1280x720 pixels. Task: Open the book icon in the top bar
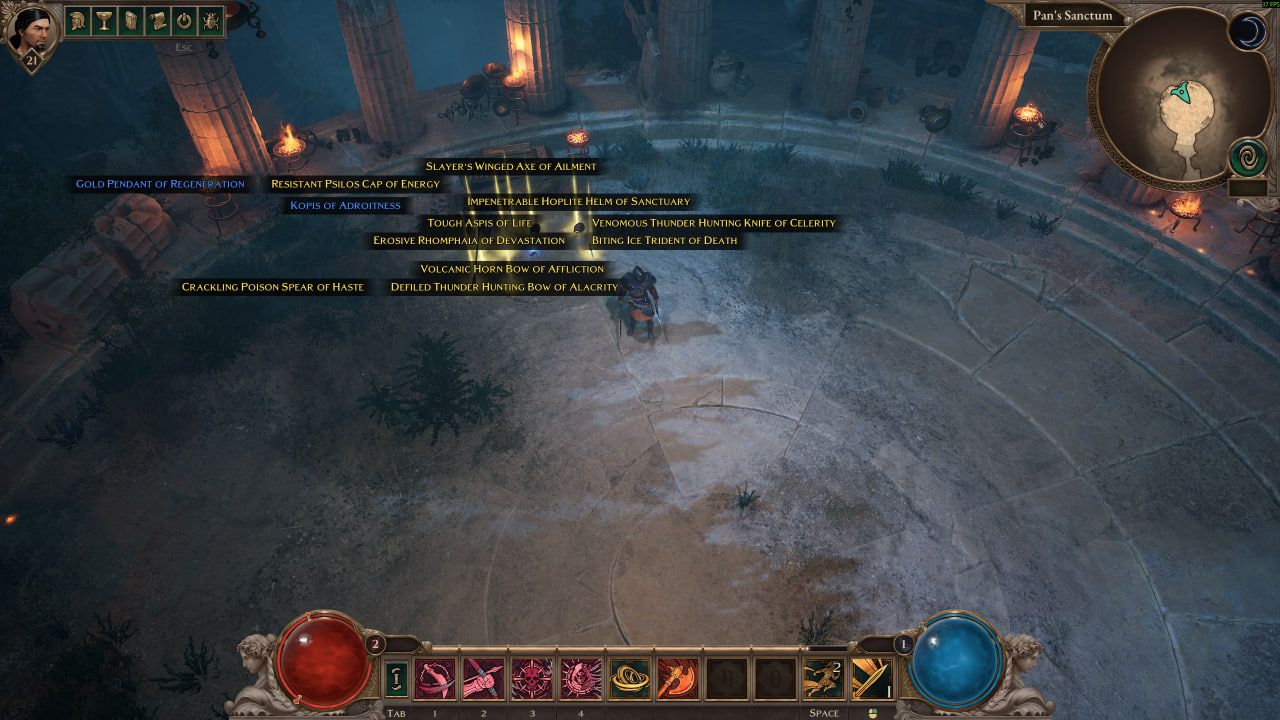tap(131, 20)
